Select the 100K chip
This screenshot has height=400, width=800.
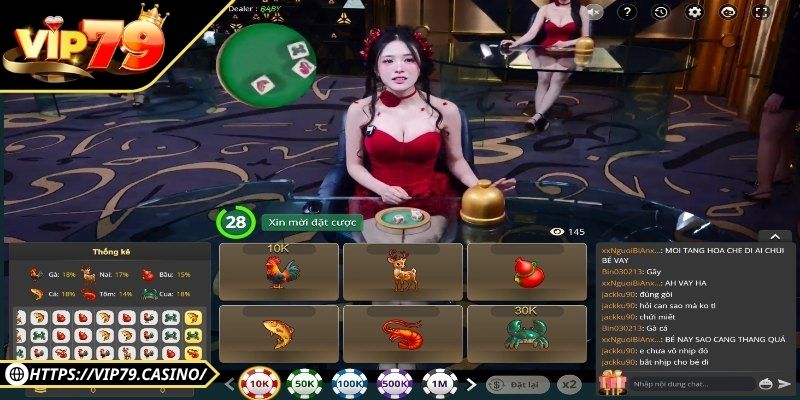[349, 382]
